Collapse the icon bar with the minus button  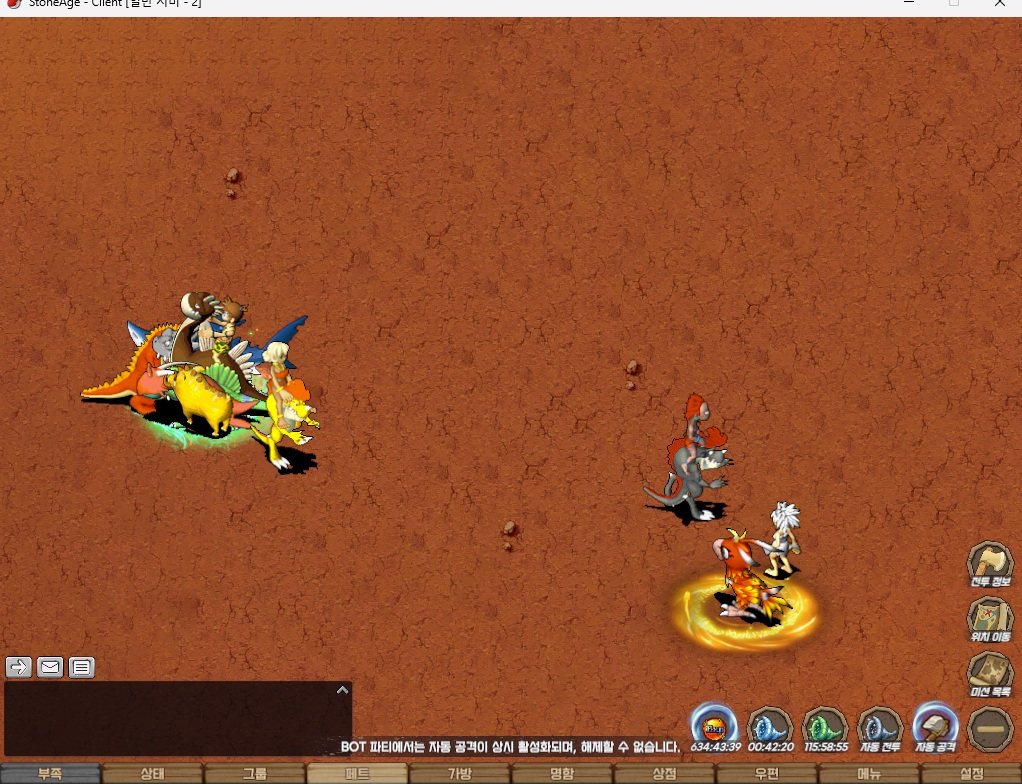[x=990, y=729]
